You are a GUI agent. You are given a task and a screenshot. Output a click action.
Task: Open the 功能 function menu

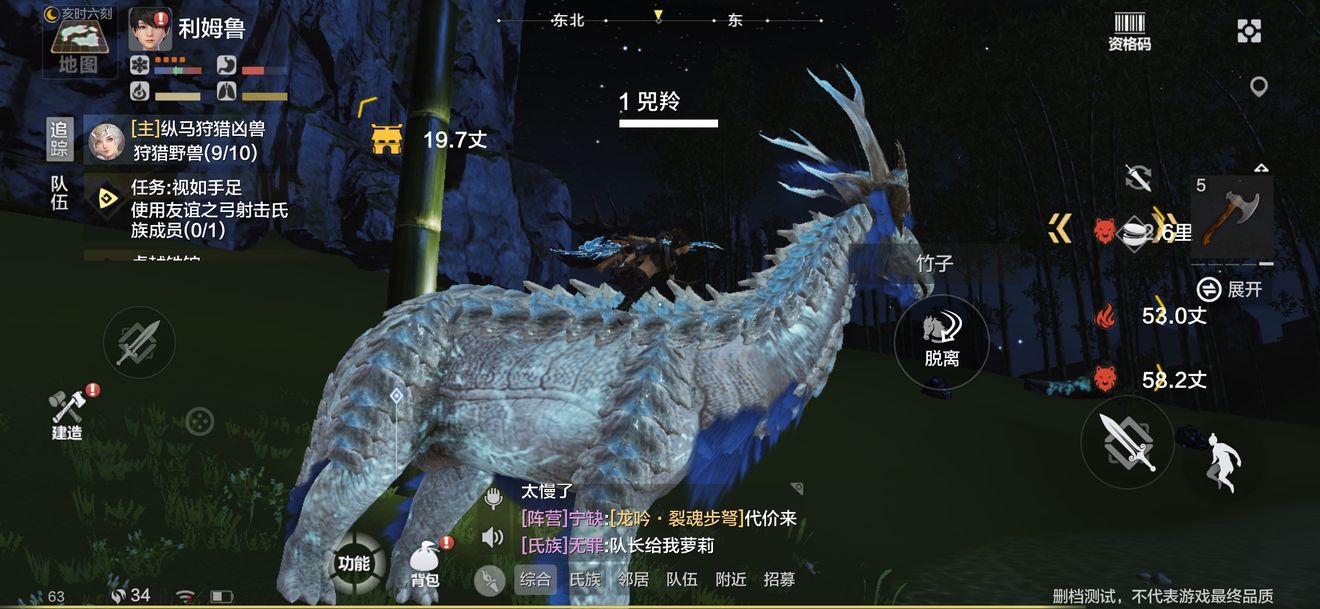(x=354, y=564)
